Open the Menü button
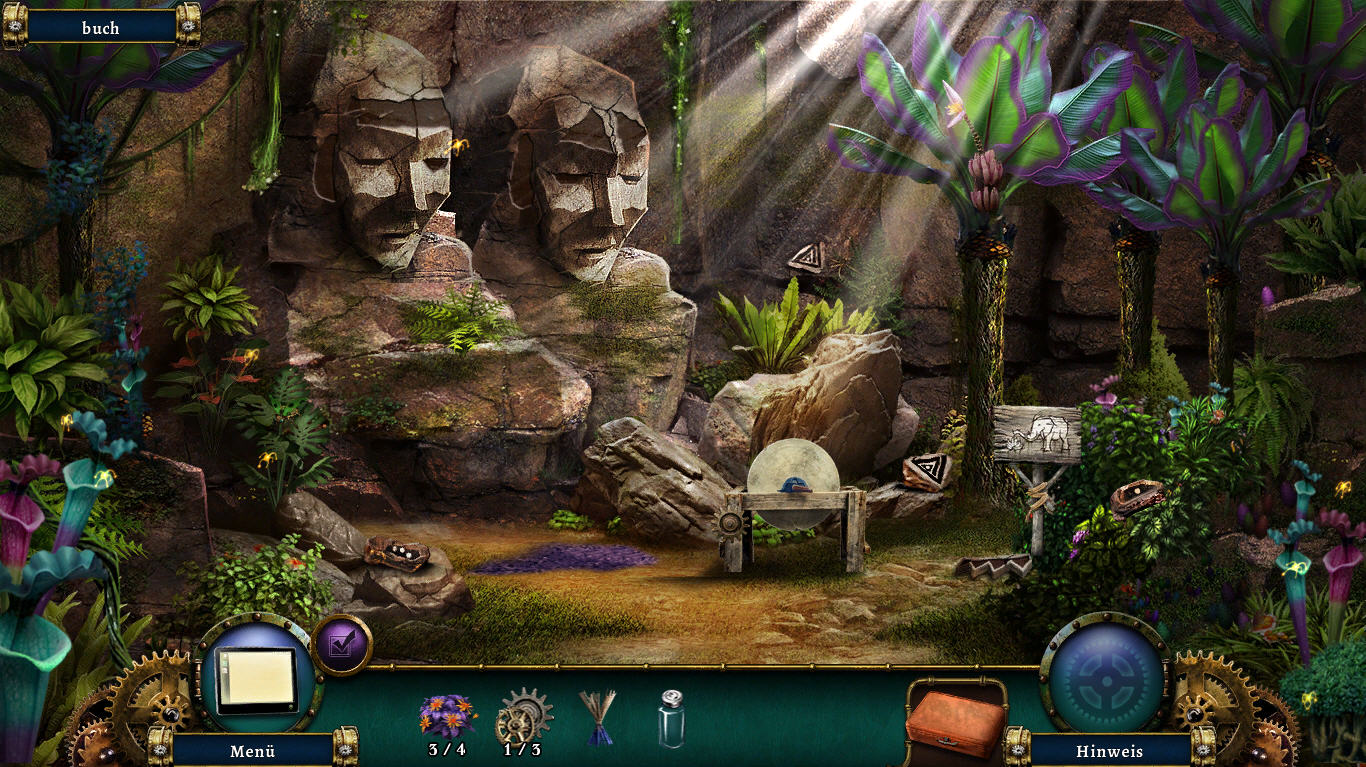The width and height of the screenshot is (1366, 767). 252,750
